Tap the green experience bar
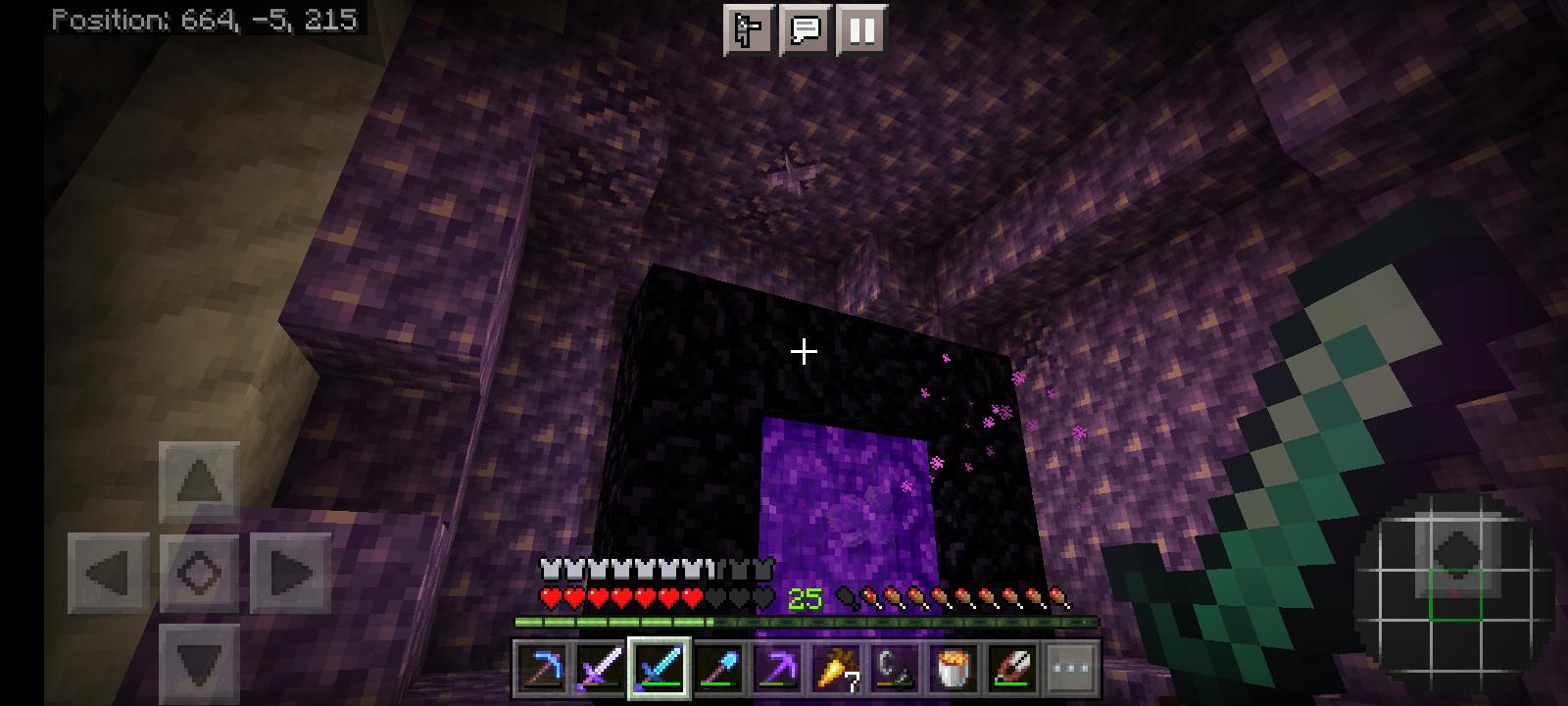Viewport: 1568px width, 706px height. 686,622
